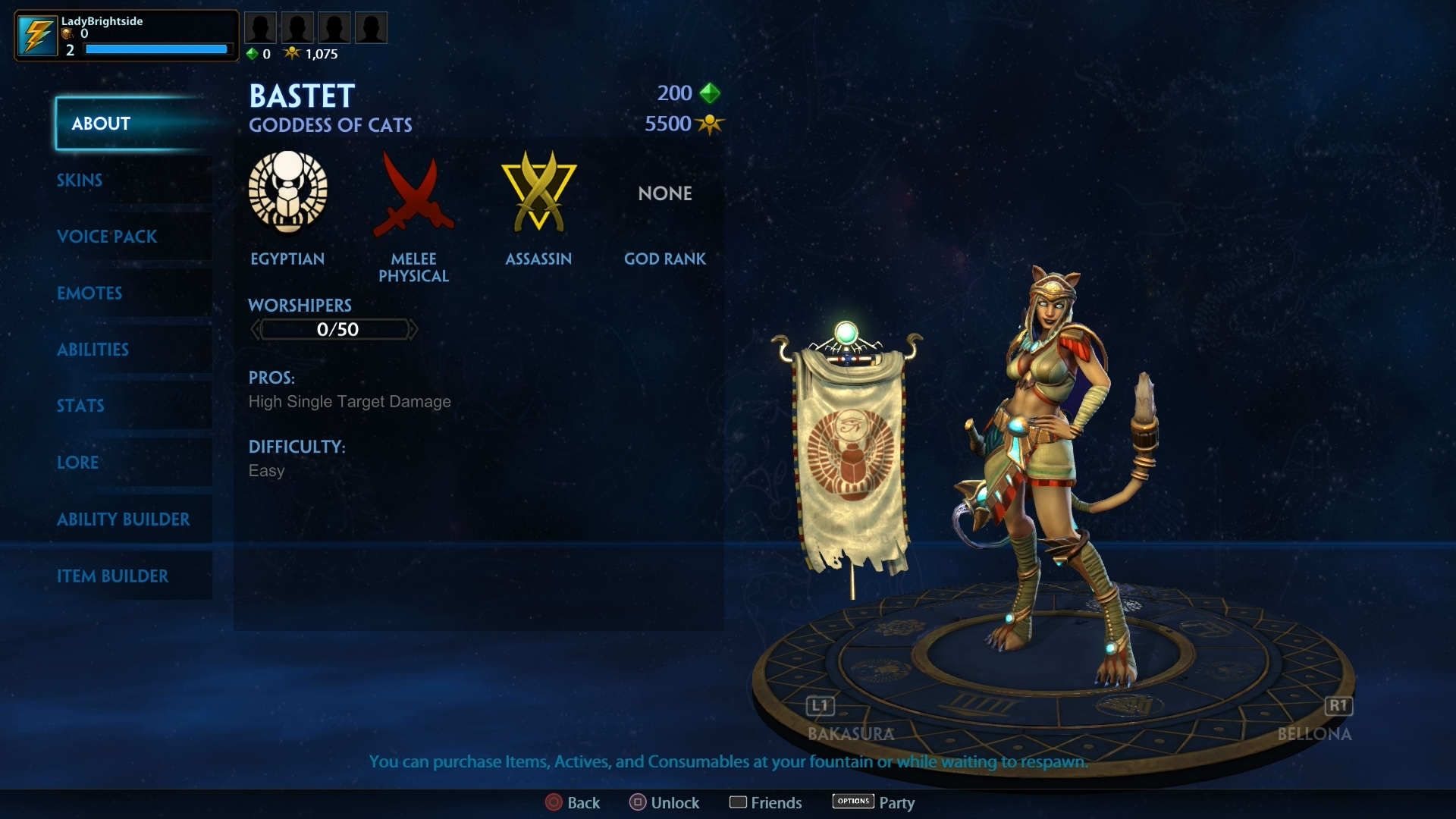Open the Abilities tab
Screen dimensions: 1456x819
[x=93, y=350]
